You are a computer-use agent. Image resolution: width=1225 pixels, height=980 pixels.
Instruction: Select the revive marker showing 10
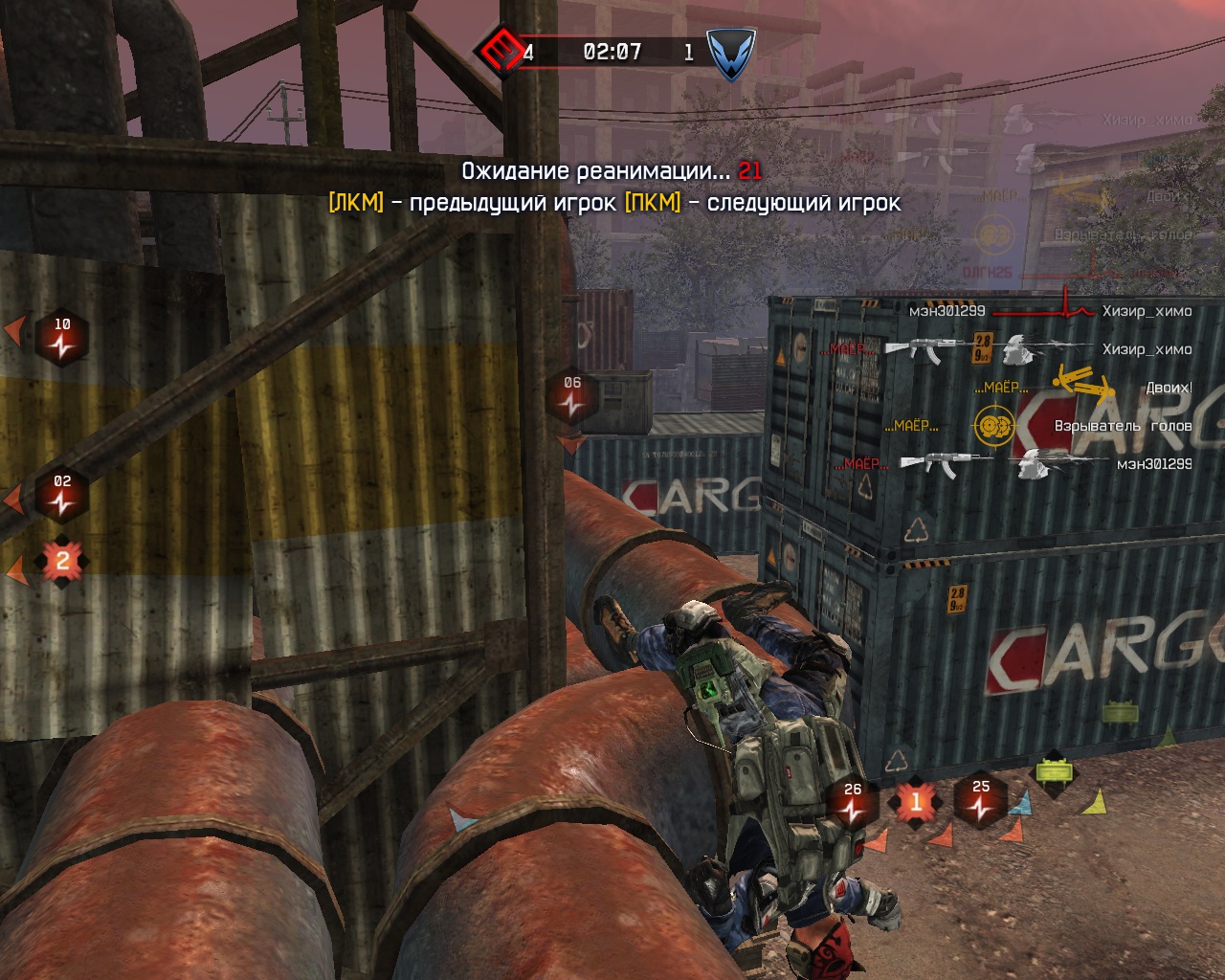62,339
